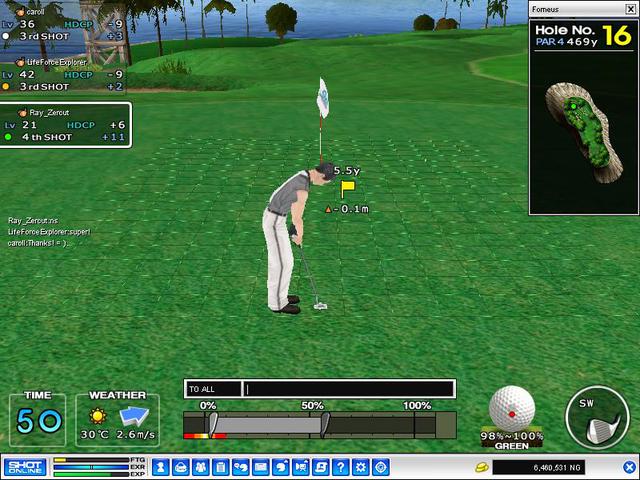
Task: Click the SHOT ONLINE logo button
Action: [22, 467]
